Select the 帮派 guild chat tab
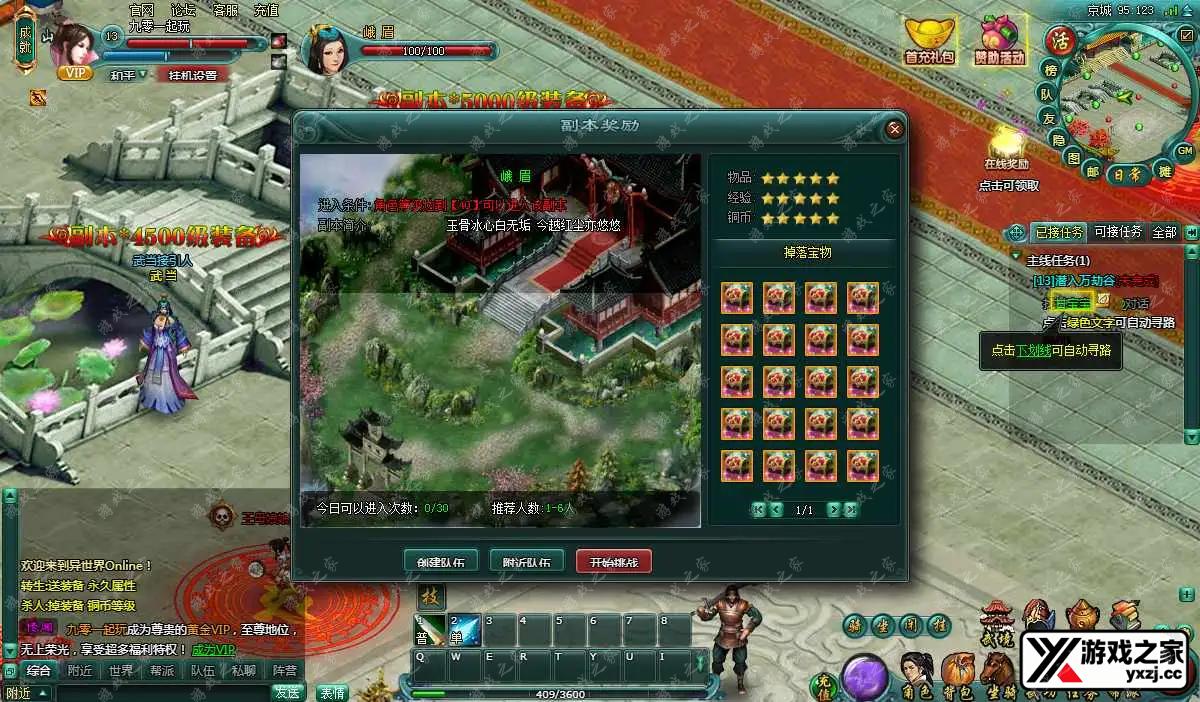The image size is (1200, 702). [162, 671]
